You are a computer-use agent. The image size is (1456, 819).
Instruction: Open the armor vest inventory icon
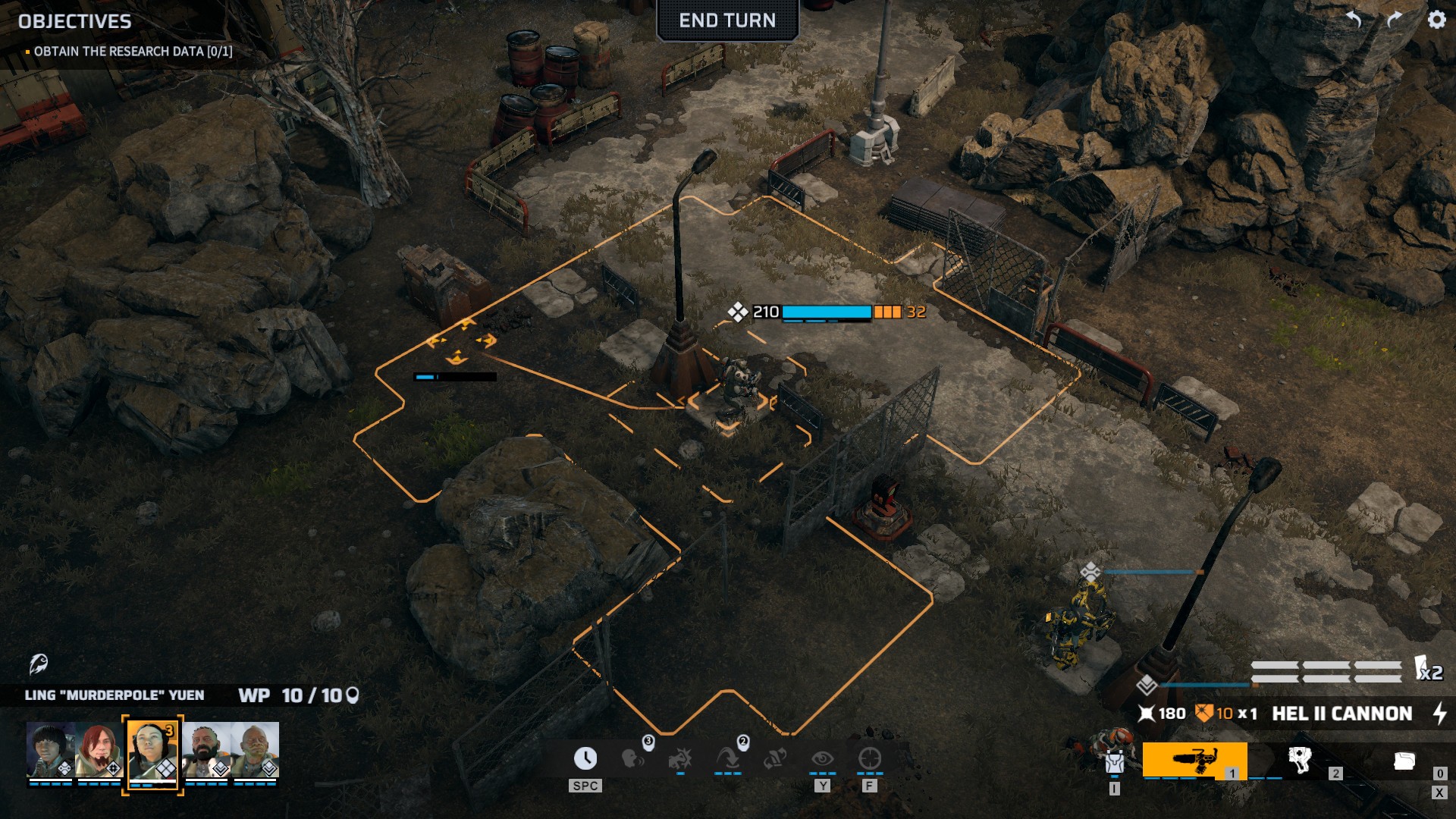1113,761
